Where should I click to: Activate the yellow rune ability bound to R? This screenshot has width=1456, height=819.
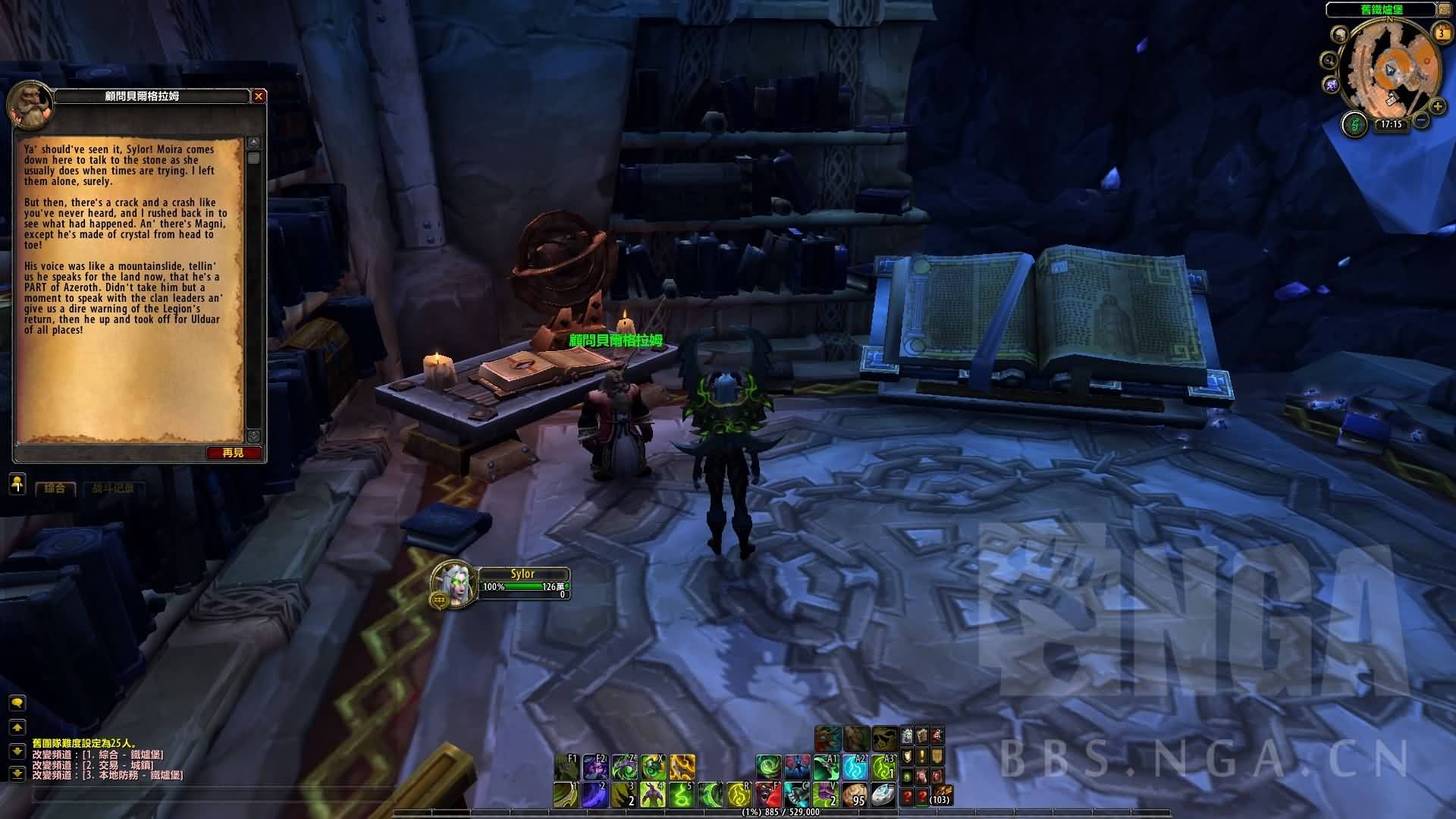click(x=739, y=795)
